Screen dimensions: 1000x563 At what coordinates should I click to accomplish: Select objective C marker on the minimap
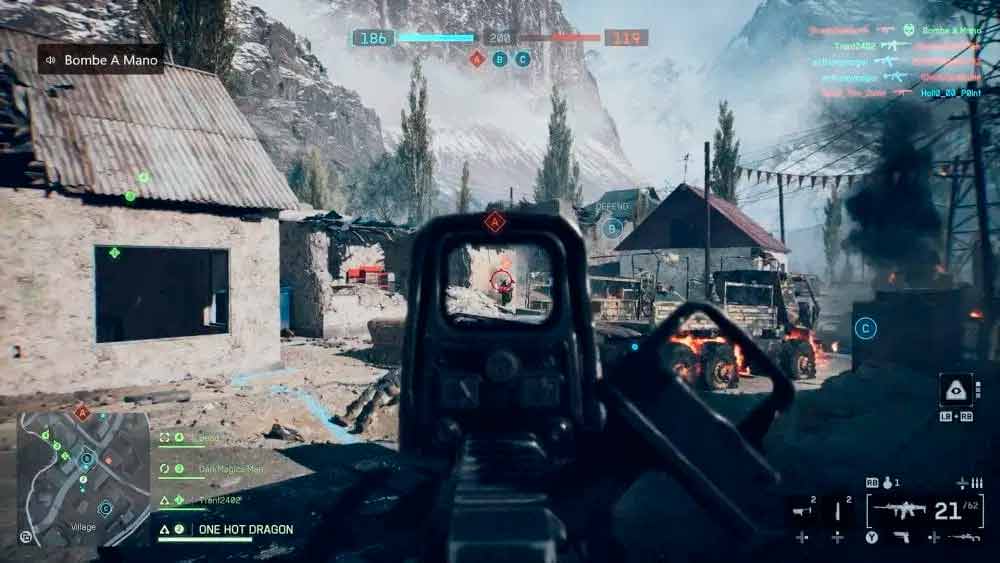coord(104,508)
